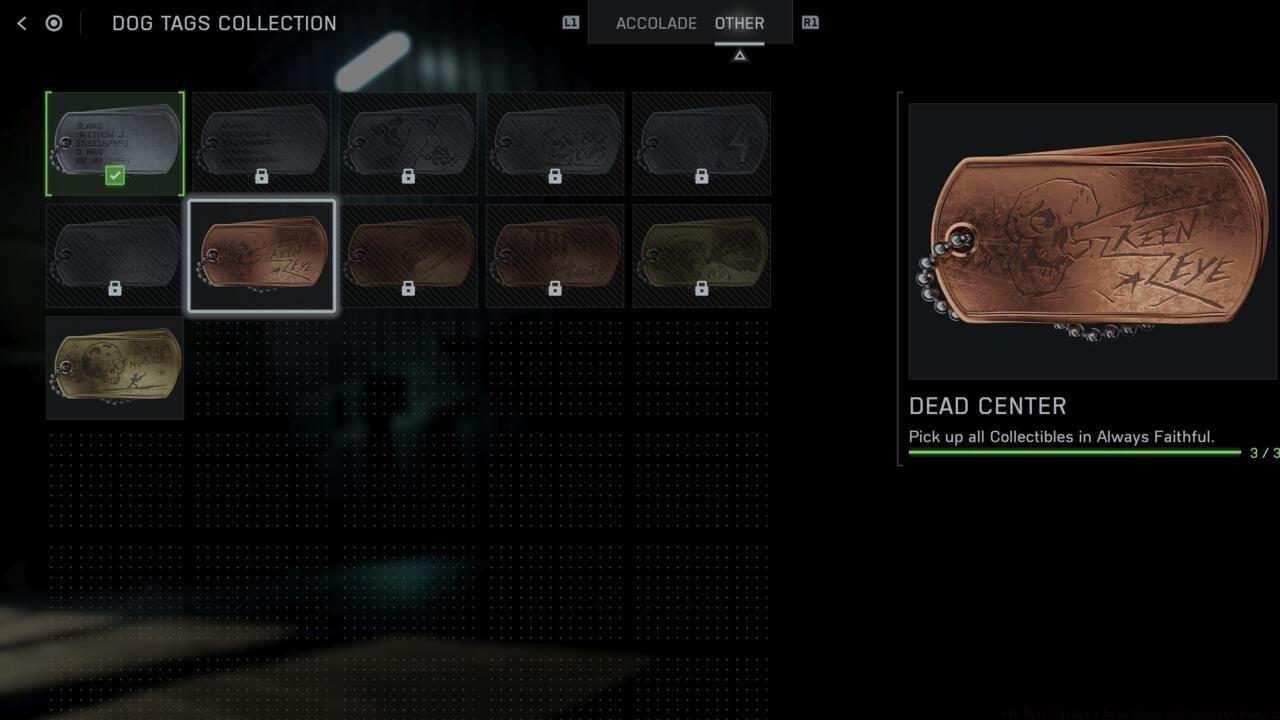This screenshot has width=1280, height=720.
Task: Click the R1 shoulder button icon
Action: 810,23
